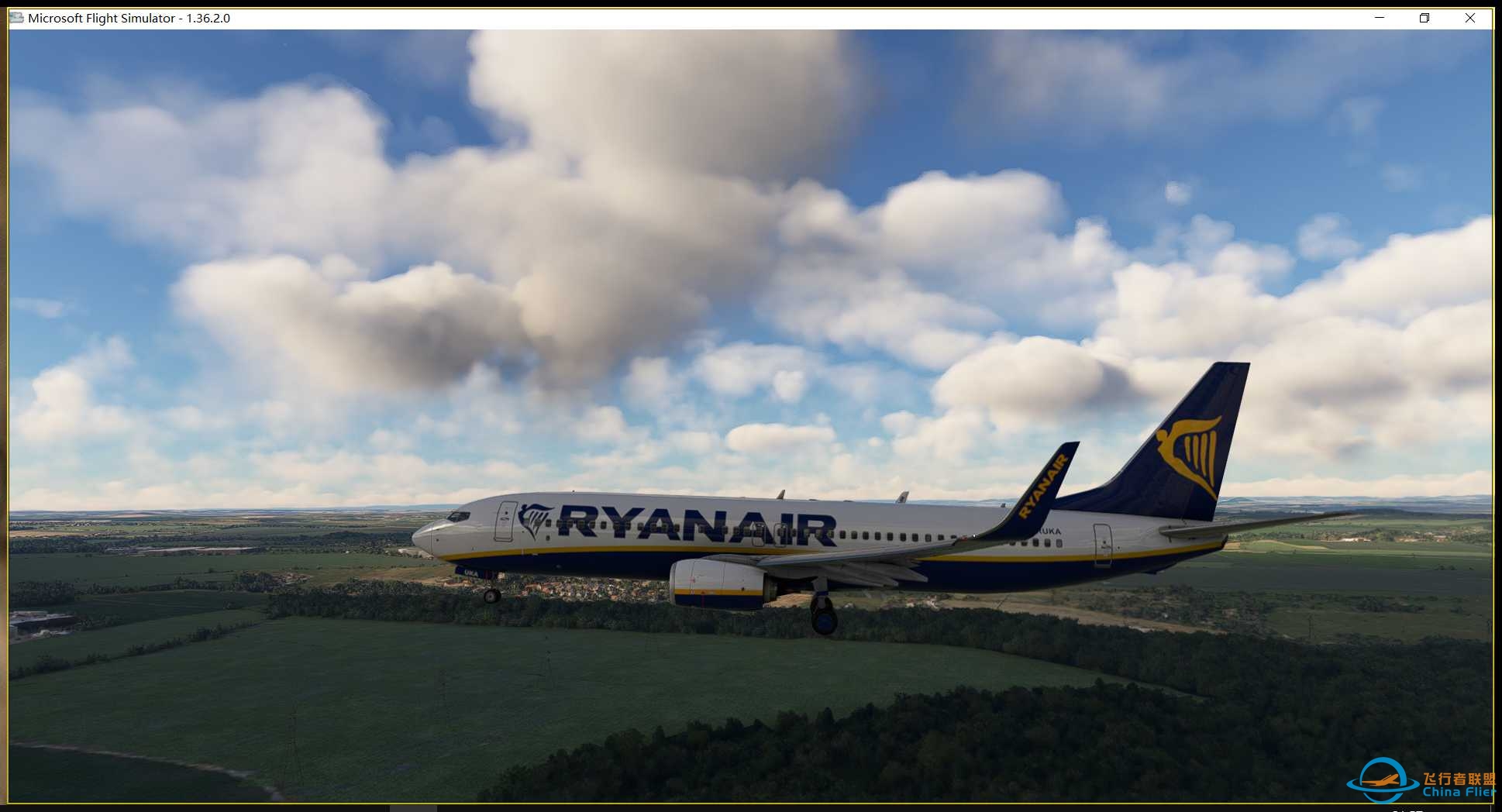Click the Microsoft Flight Simulator 1.36.2.0 title text

(128, 17)
